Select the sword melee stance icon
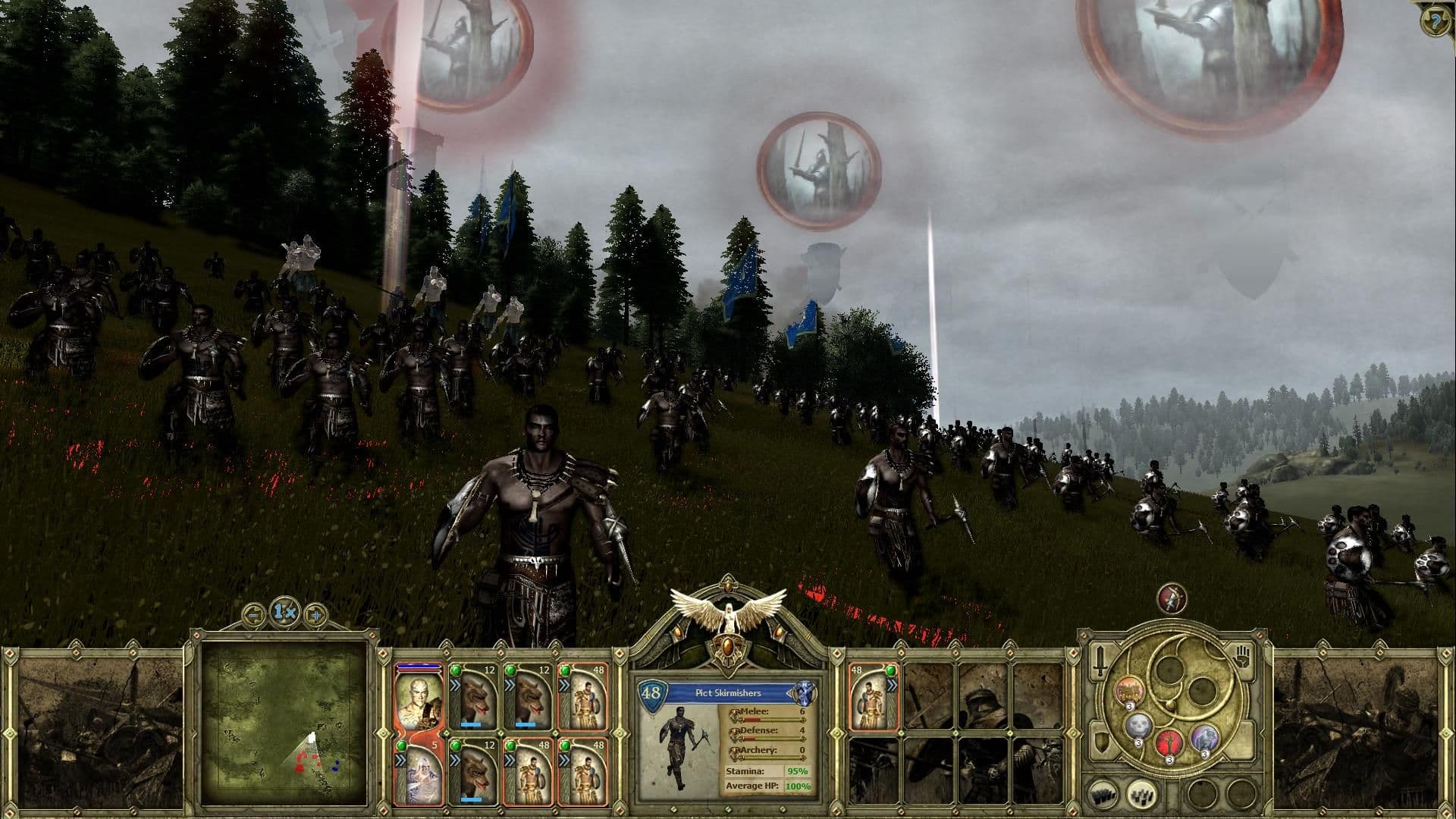 1100,661
